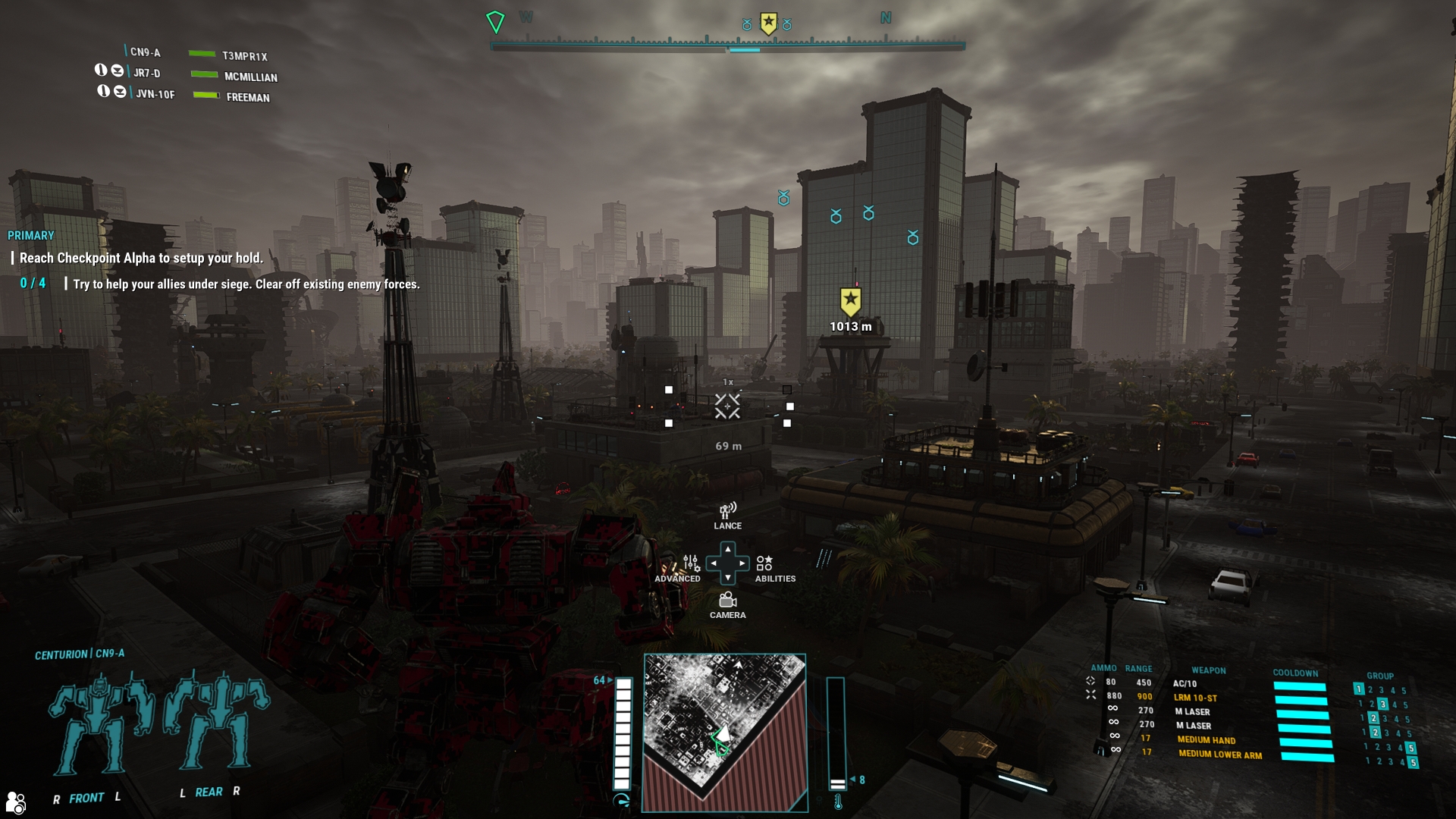This screenshot has width=1456, height=819.
Task: Click the LRM missile spread icon
Action: (x=1091, y=695)
